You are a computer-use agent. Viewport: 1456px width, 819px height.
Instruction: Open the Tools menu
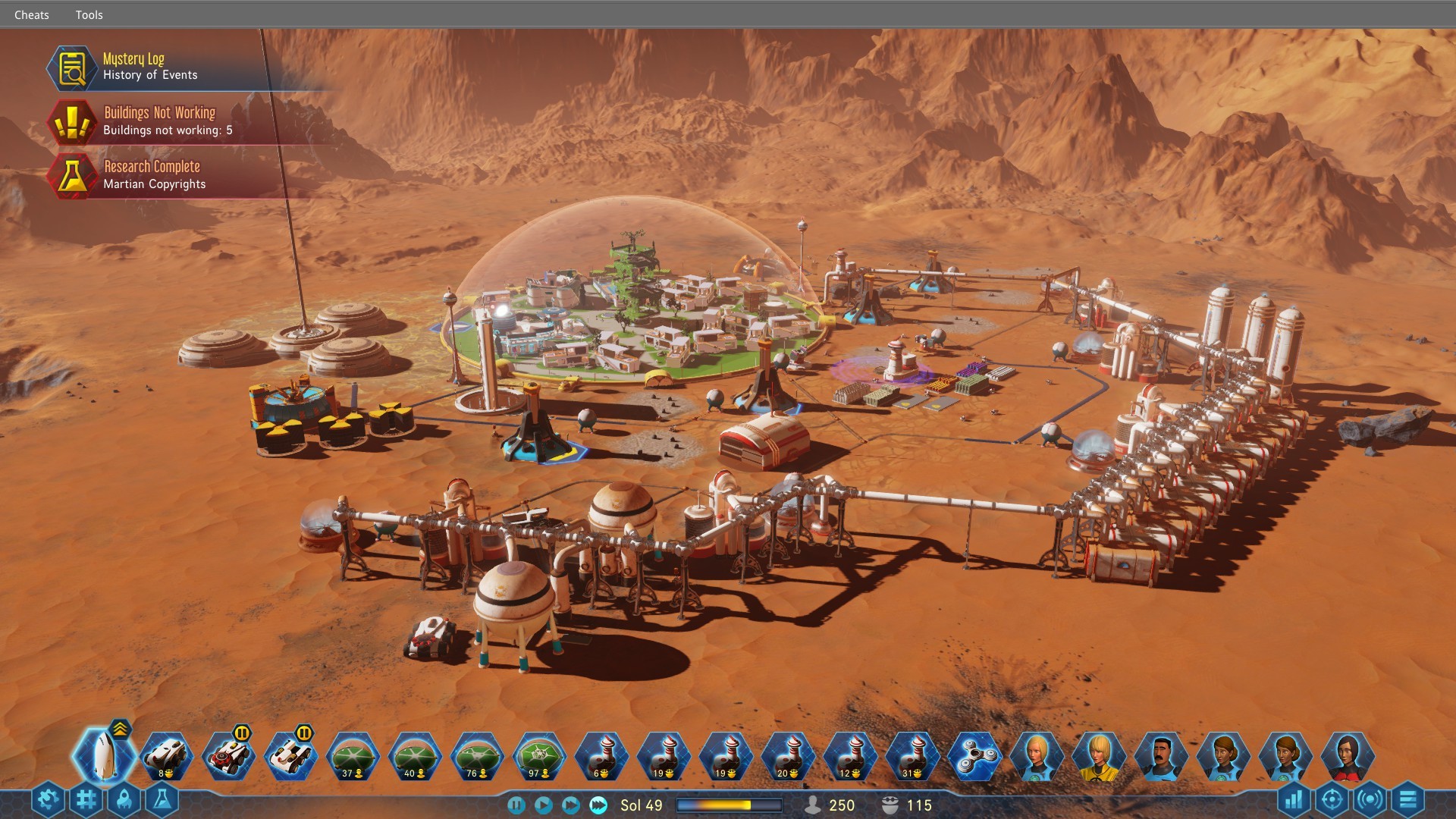89,14
